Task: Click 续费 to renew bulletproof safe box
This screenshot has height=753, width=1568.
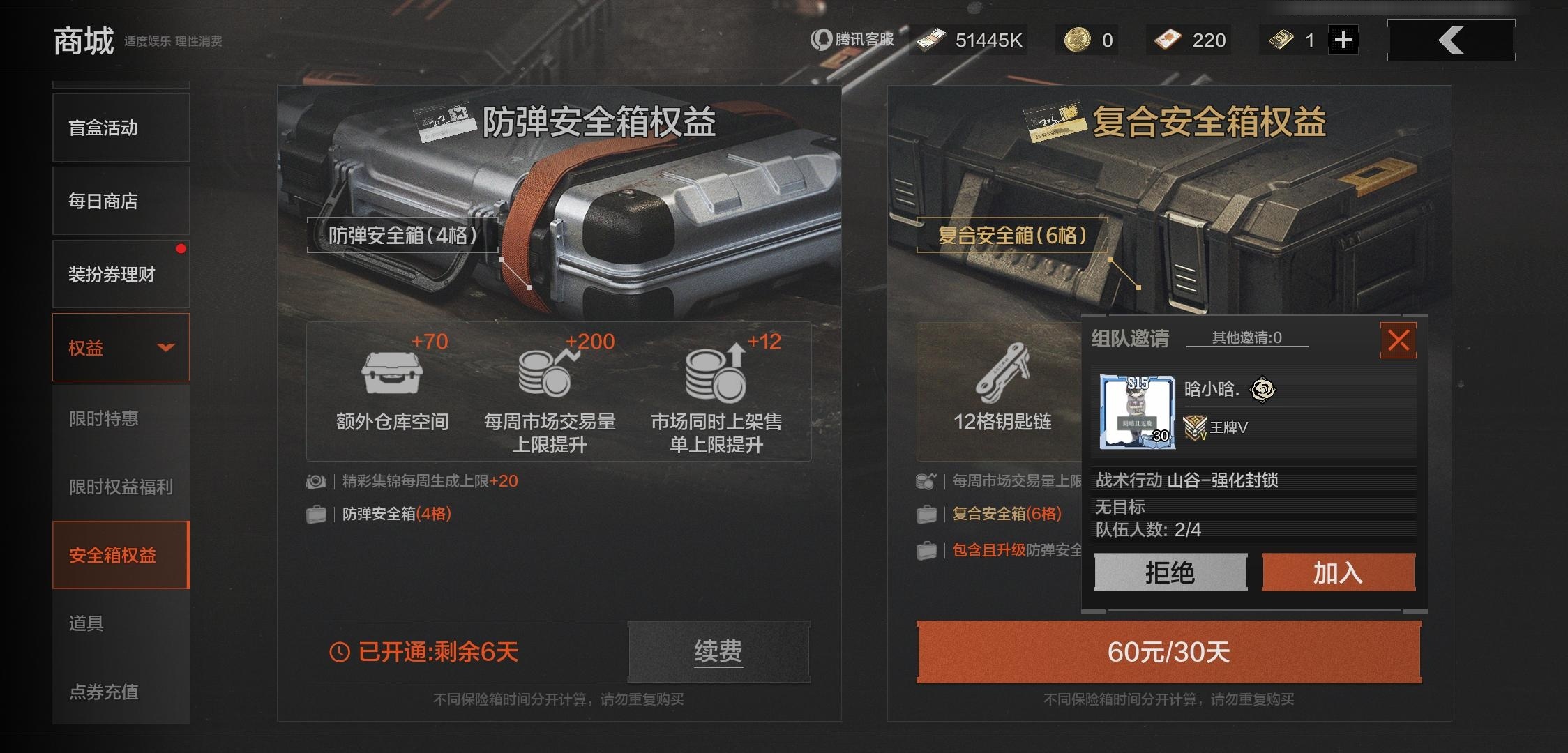Action: (718, 651)
